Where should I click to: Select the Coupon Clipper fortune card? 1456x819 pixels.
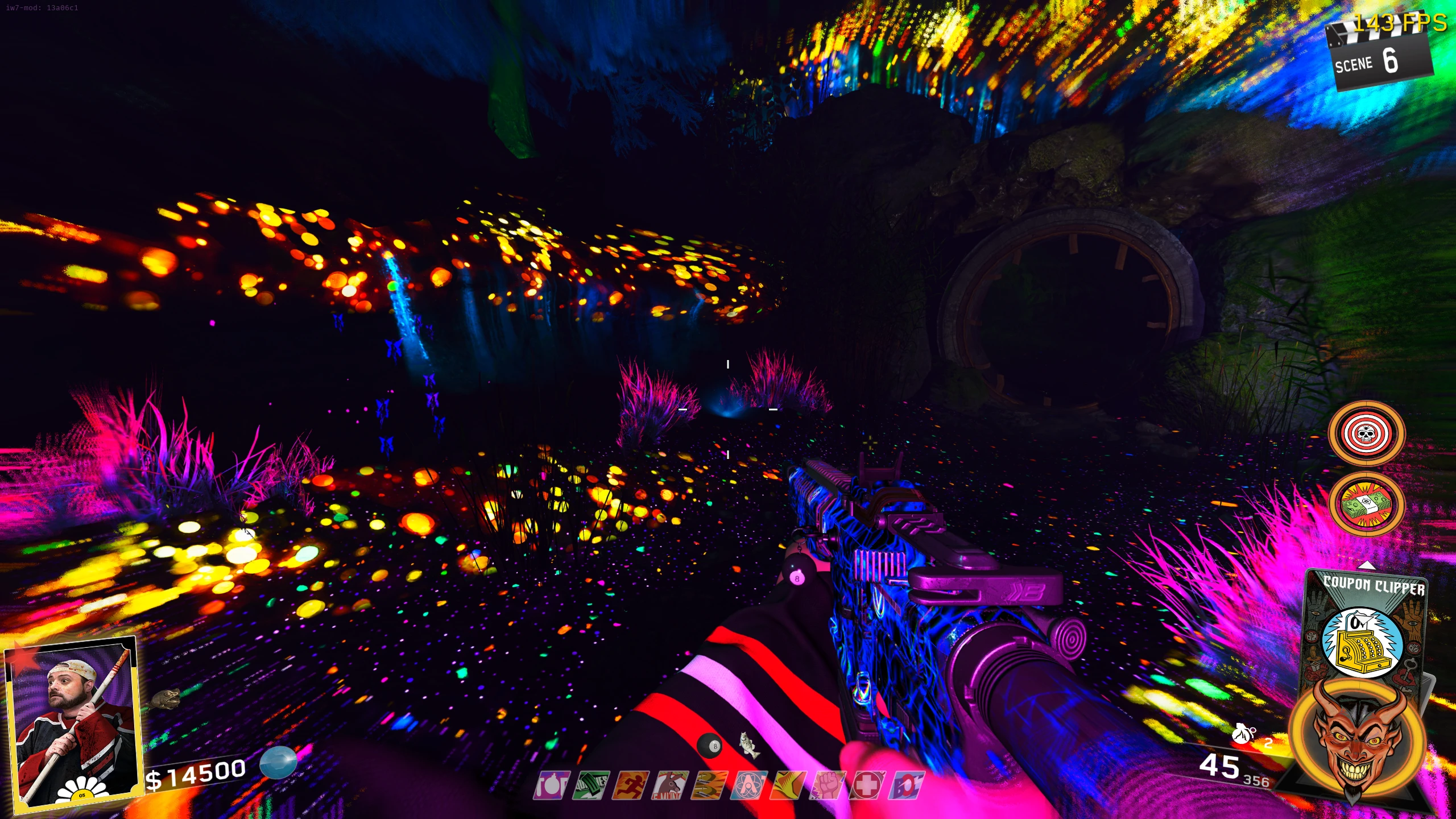pos(1364,631)
